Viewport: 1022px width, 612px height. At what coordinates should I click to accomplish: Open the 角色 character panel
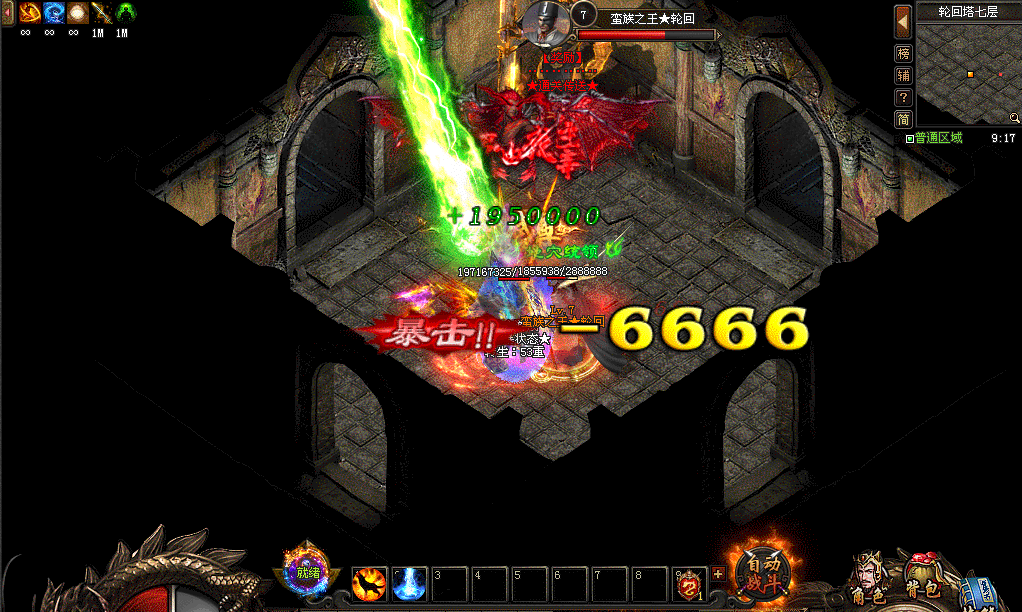click(x=866, y=581)
